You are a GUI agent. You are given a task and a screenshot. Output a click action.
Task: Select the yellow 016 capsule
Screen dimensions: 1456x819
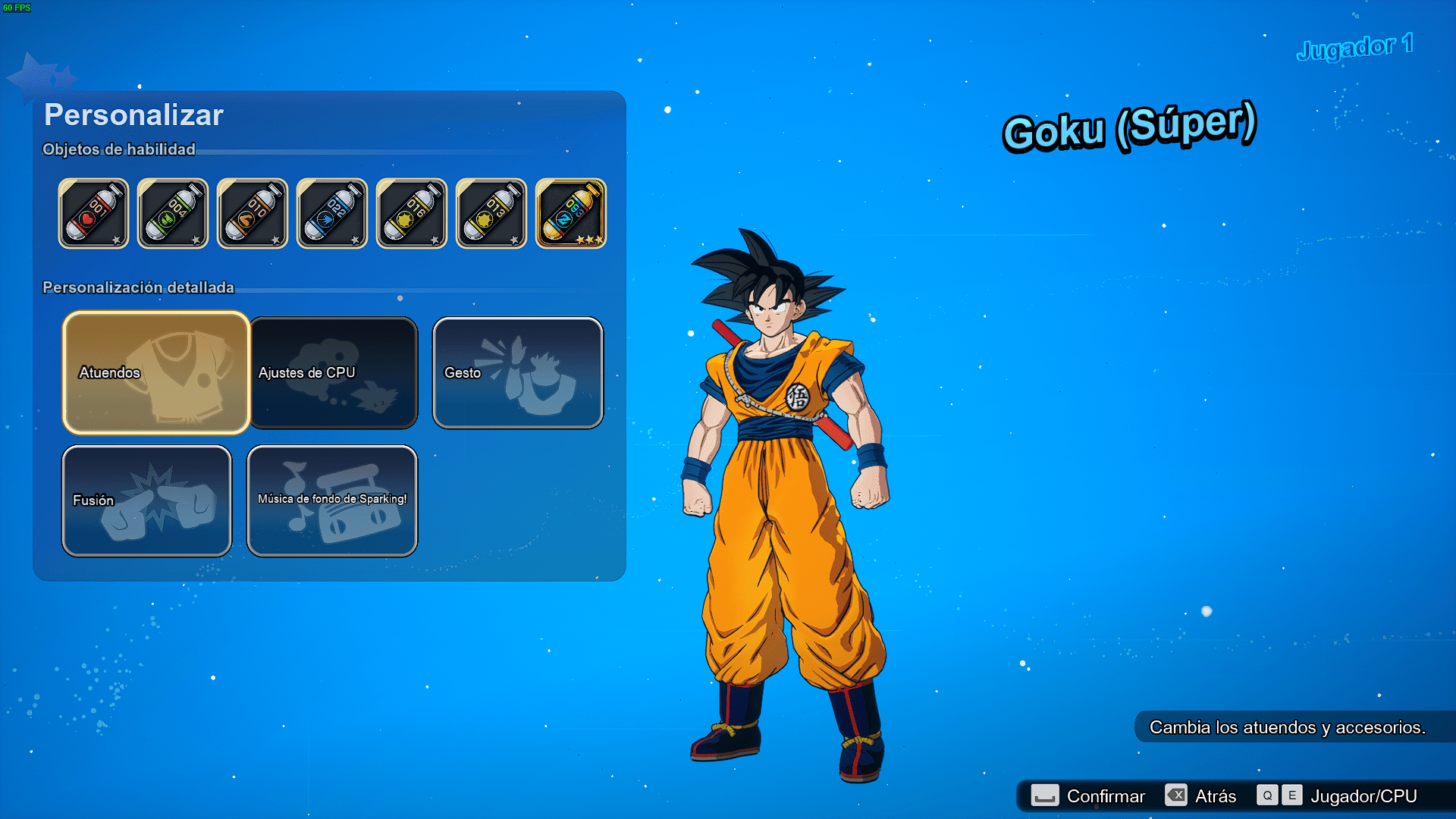point(412,214)
